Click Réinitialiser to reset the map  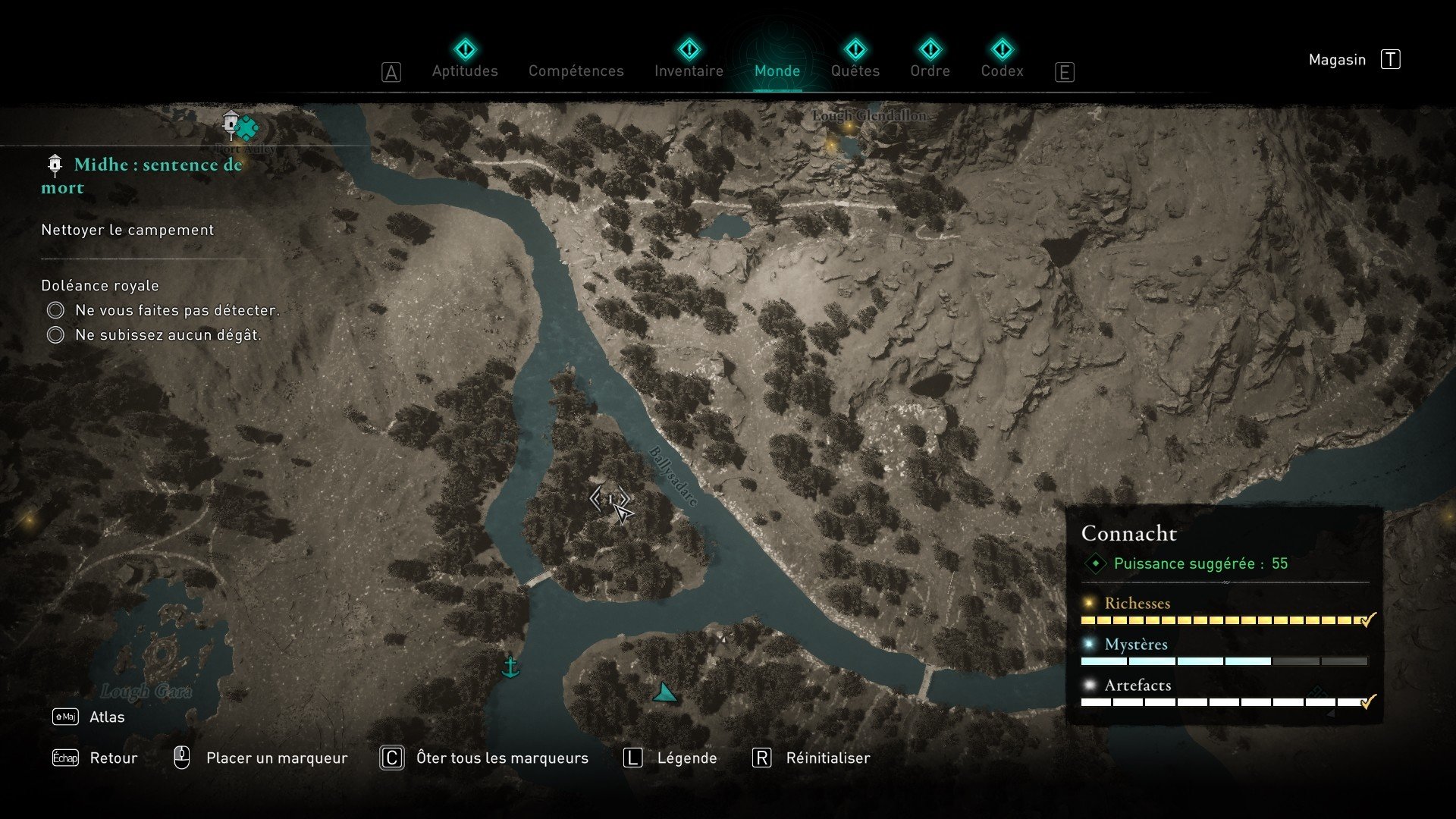click(827, 758)
